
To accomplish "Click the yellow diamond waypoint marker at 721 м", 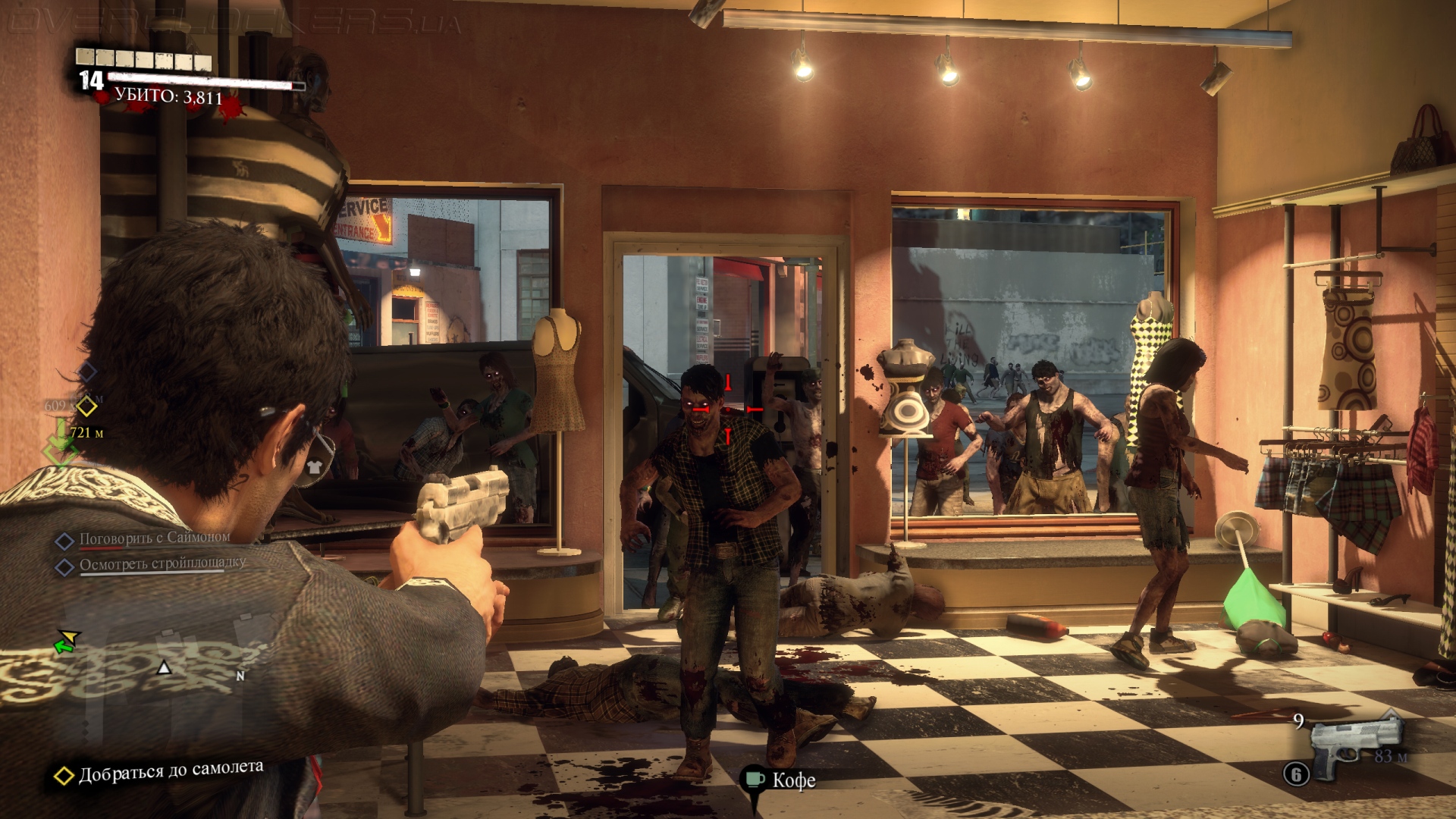I will pos(87,407).
